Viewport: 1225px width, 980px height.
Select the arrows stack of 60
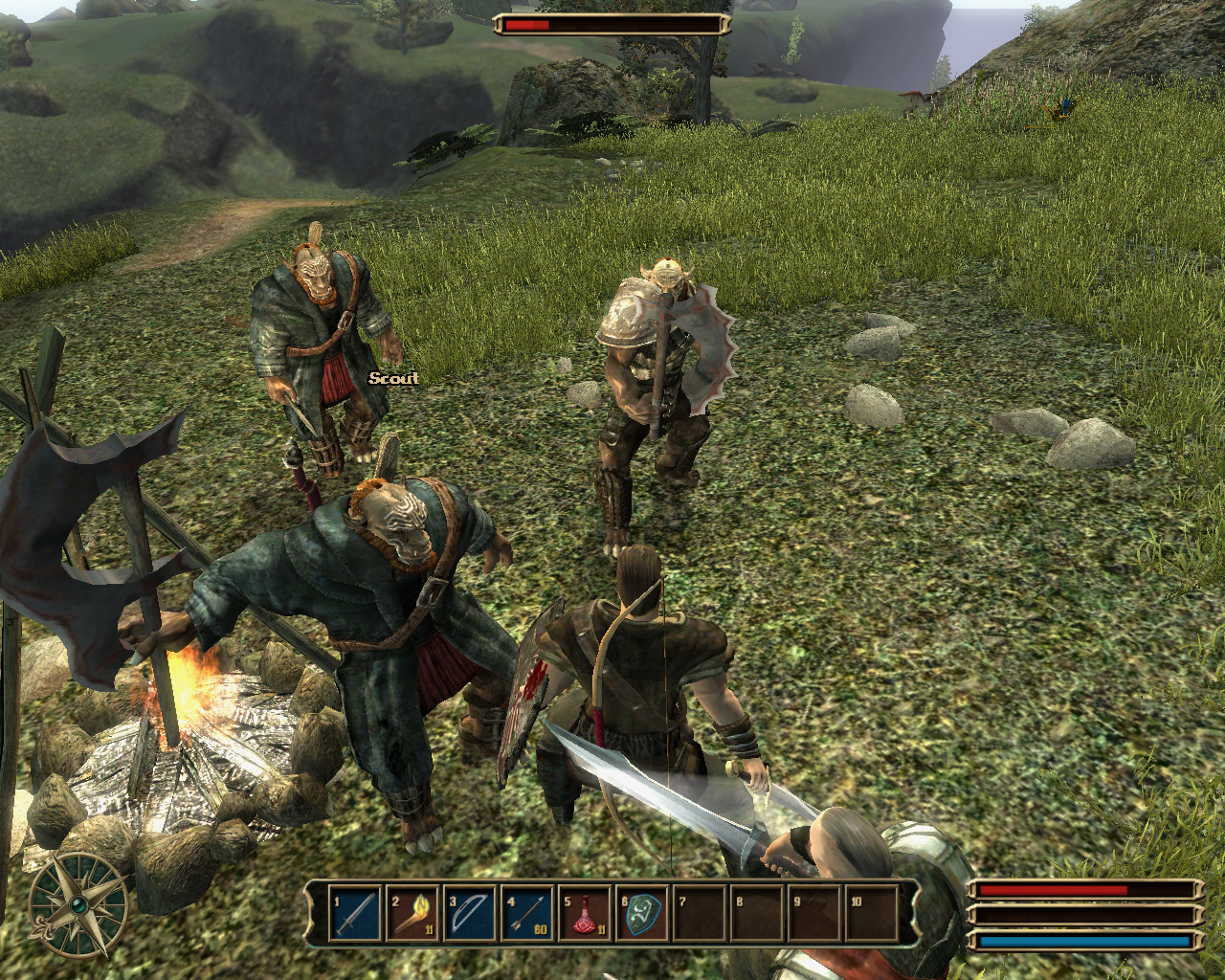point(527,914)
